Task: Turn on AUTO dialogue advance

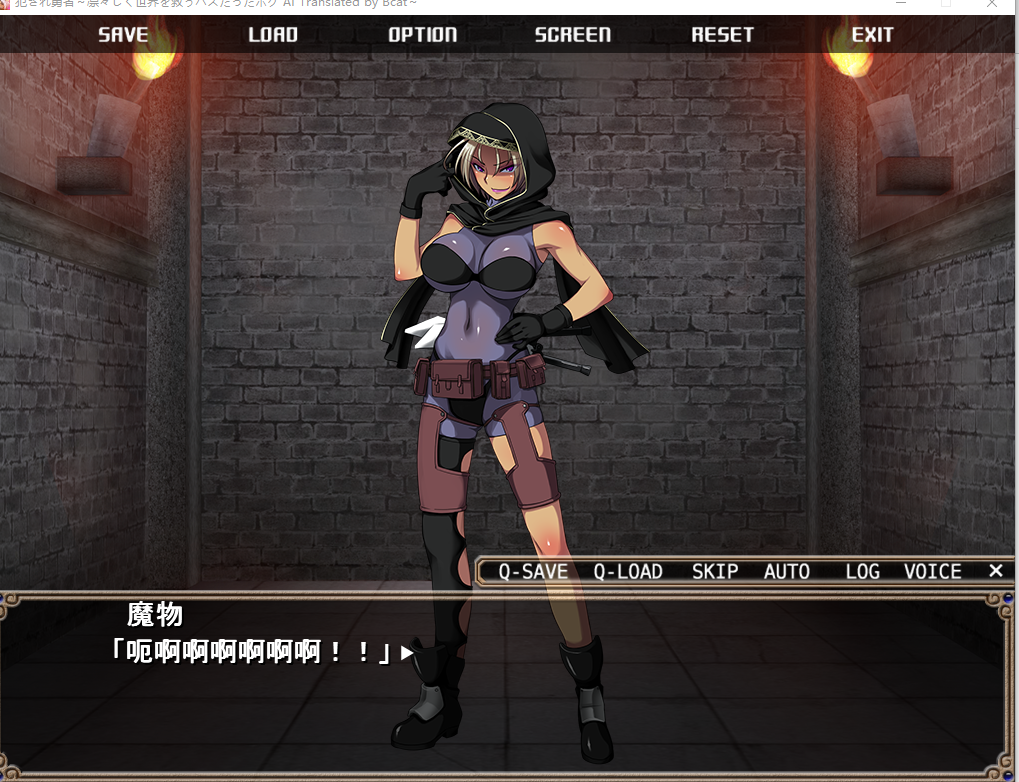Action: point(787,572)
